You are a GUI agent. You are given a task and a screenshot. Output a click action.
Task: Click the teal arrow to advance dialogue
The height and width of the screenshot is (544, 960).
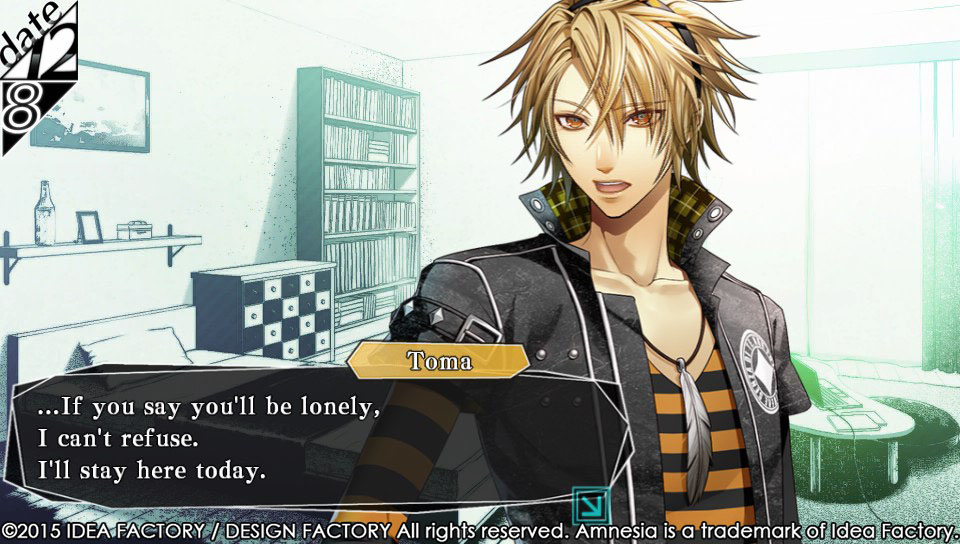587,502
